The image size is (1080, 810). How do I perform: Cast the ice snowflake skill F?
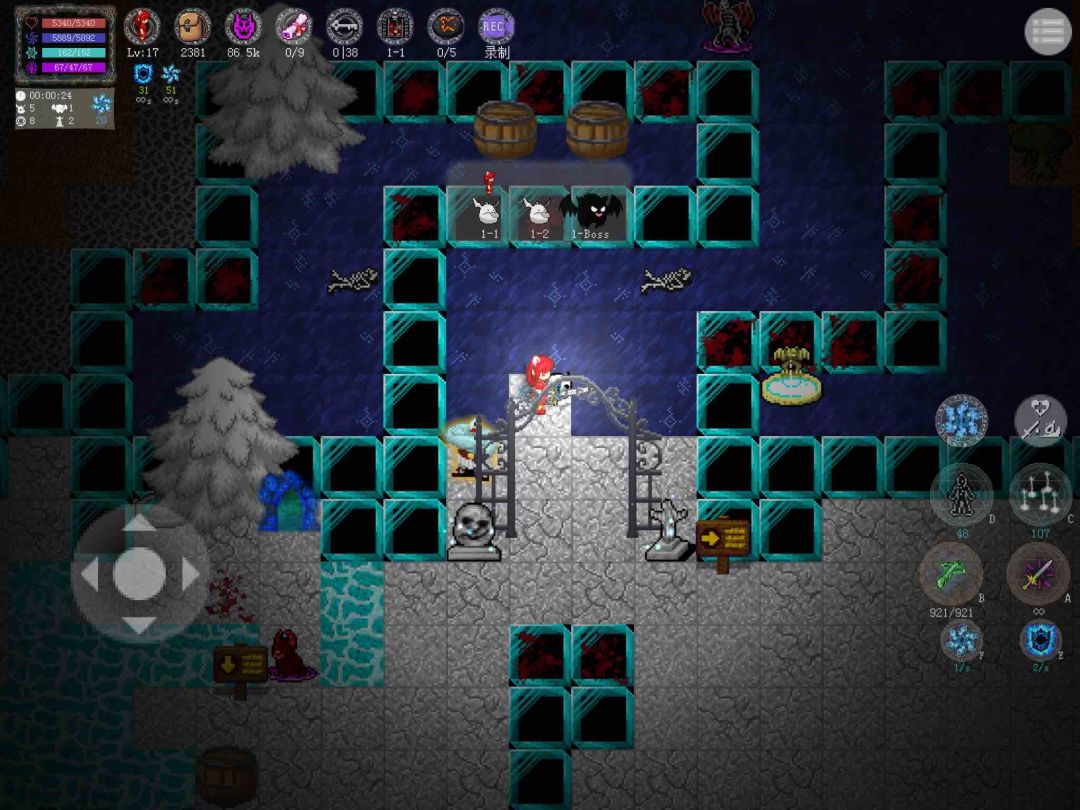961,640
